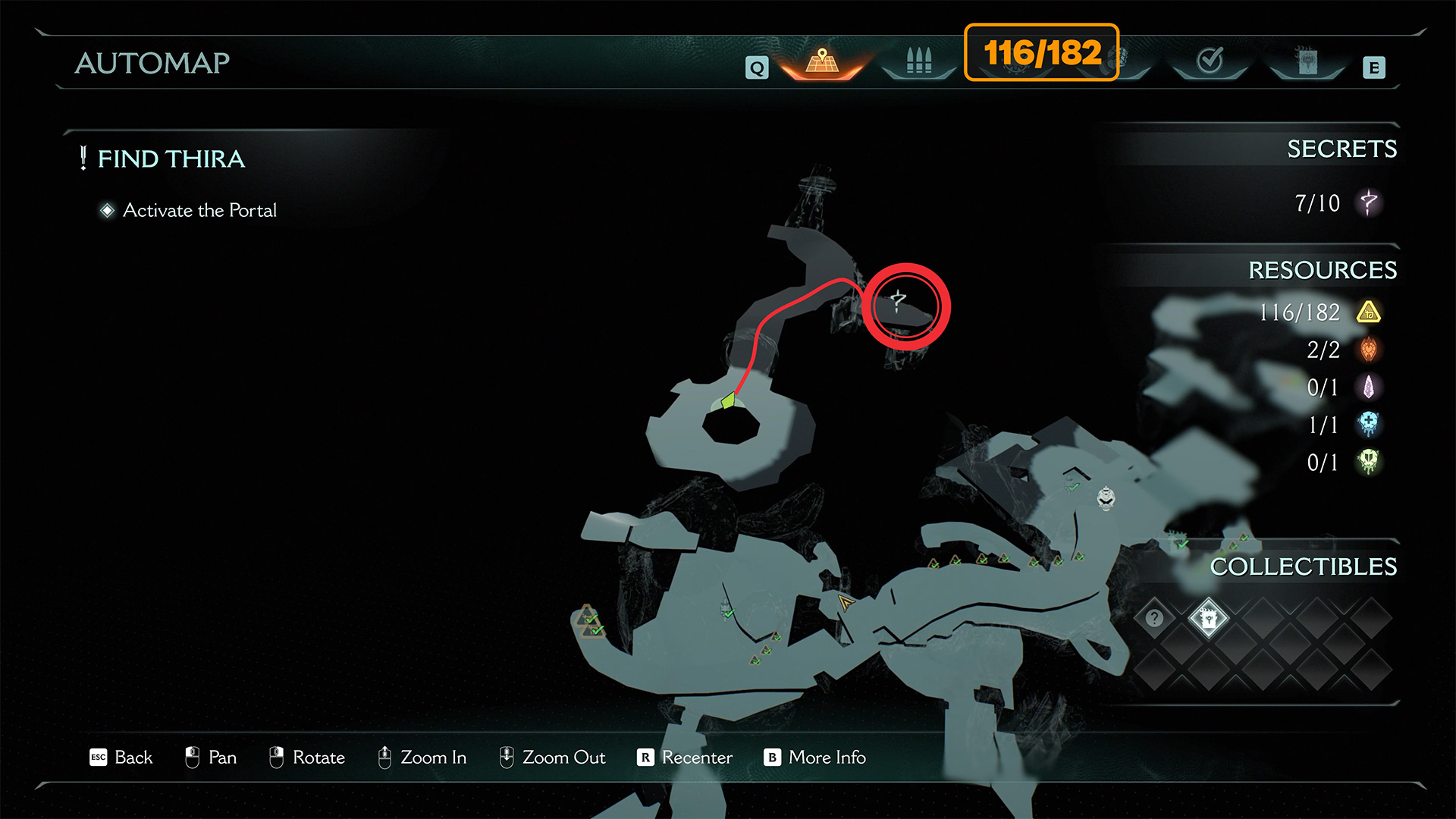Select the green objective marker on the map
The image size is (1456, 819).
[729, 400]
